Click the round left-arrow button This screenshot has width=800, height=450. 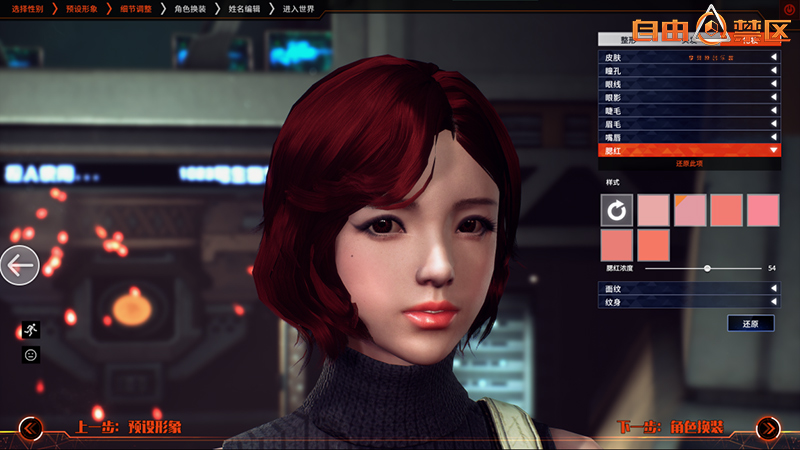coord(19,266)
